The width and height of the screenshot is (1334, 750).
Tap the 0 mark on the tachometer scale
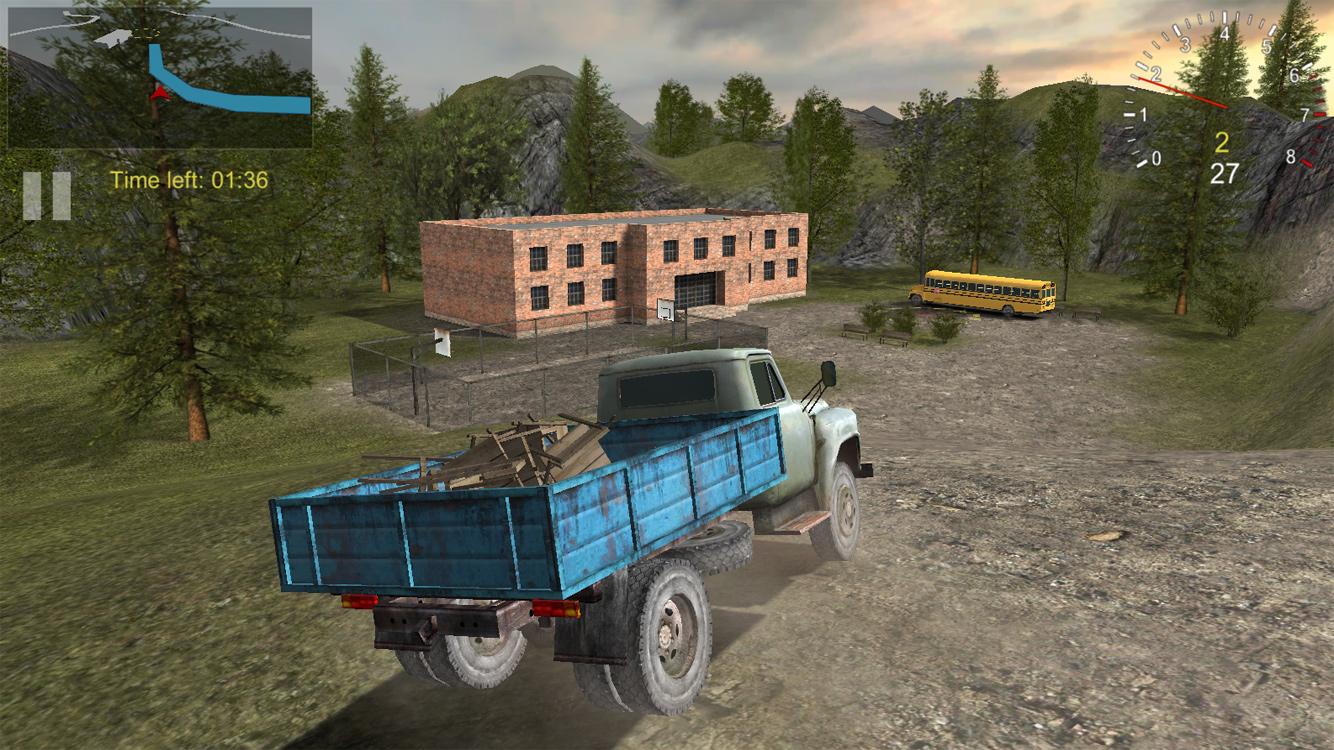coord(1156,157)
